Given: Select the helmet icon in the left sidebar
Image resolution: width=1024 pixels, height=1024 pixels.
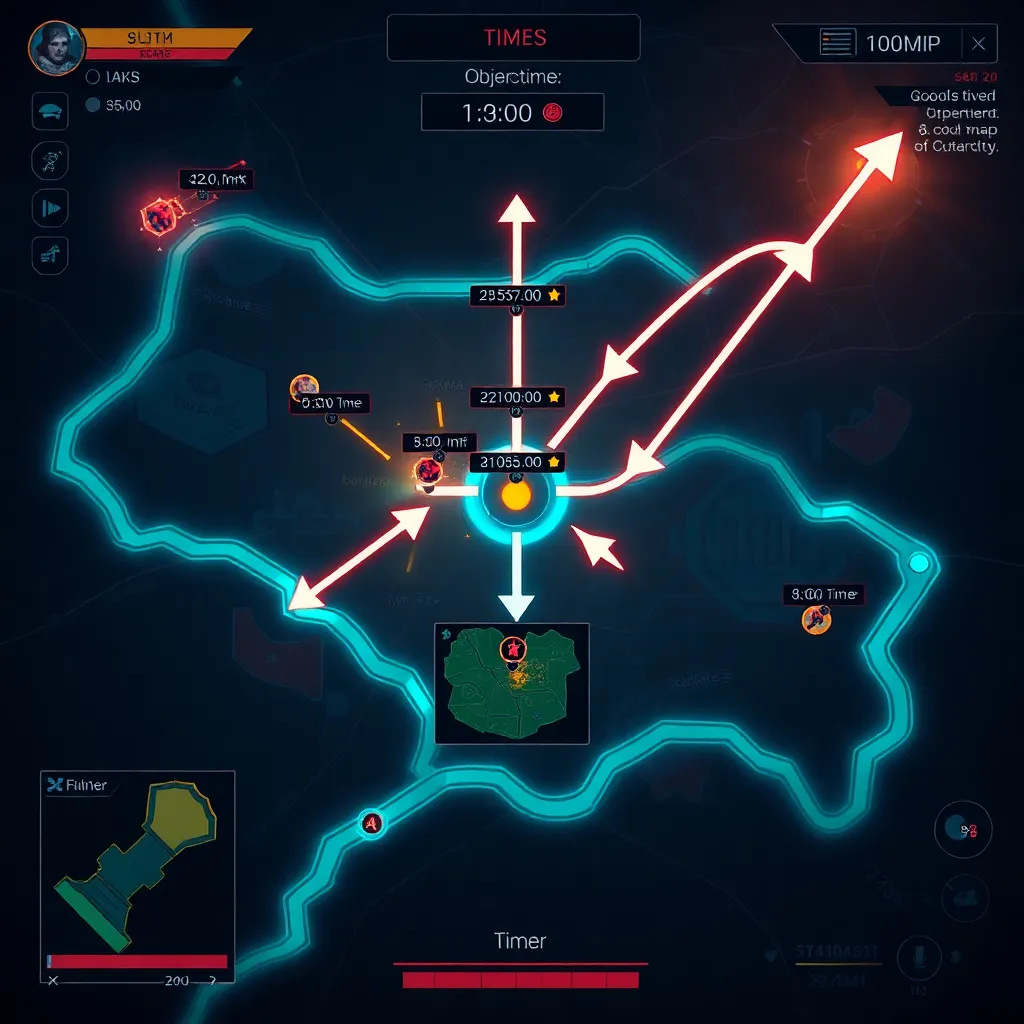Looking at the screenshot, I should tap(50, 112).
